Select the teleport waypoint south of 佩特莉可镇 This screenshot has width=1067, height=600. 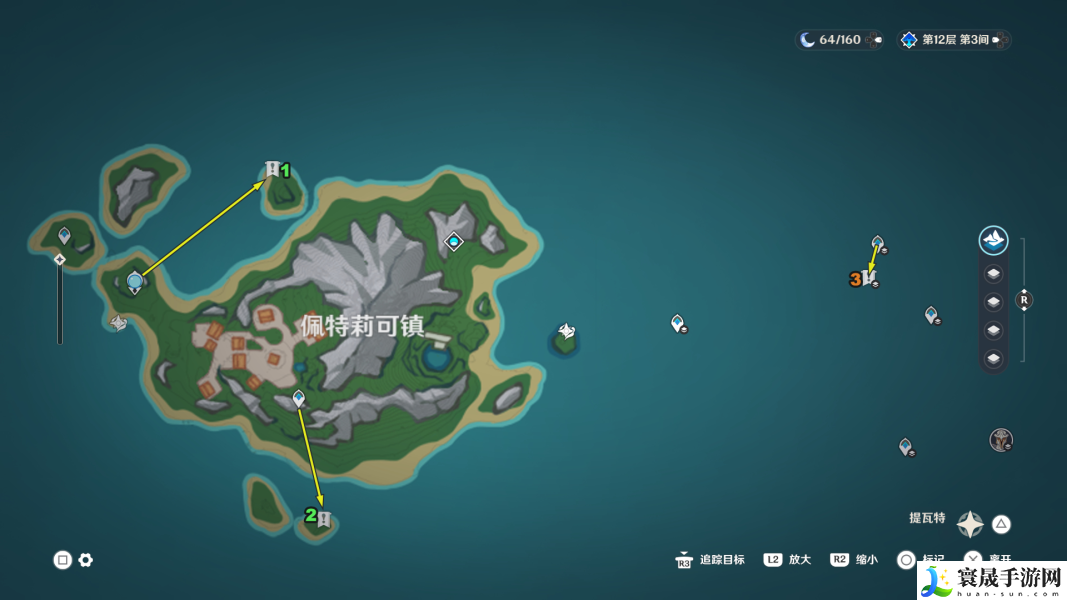pos(298,399)
